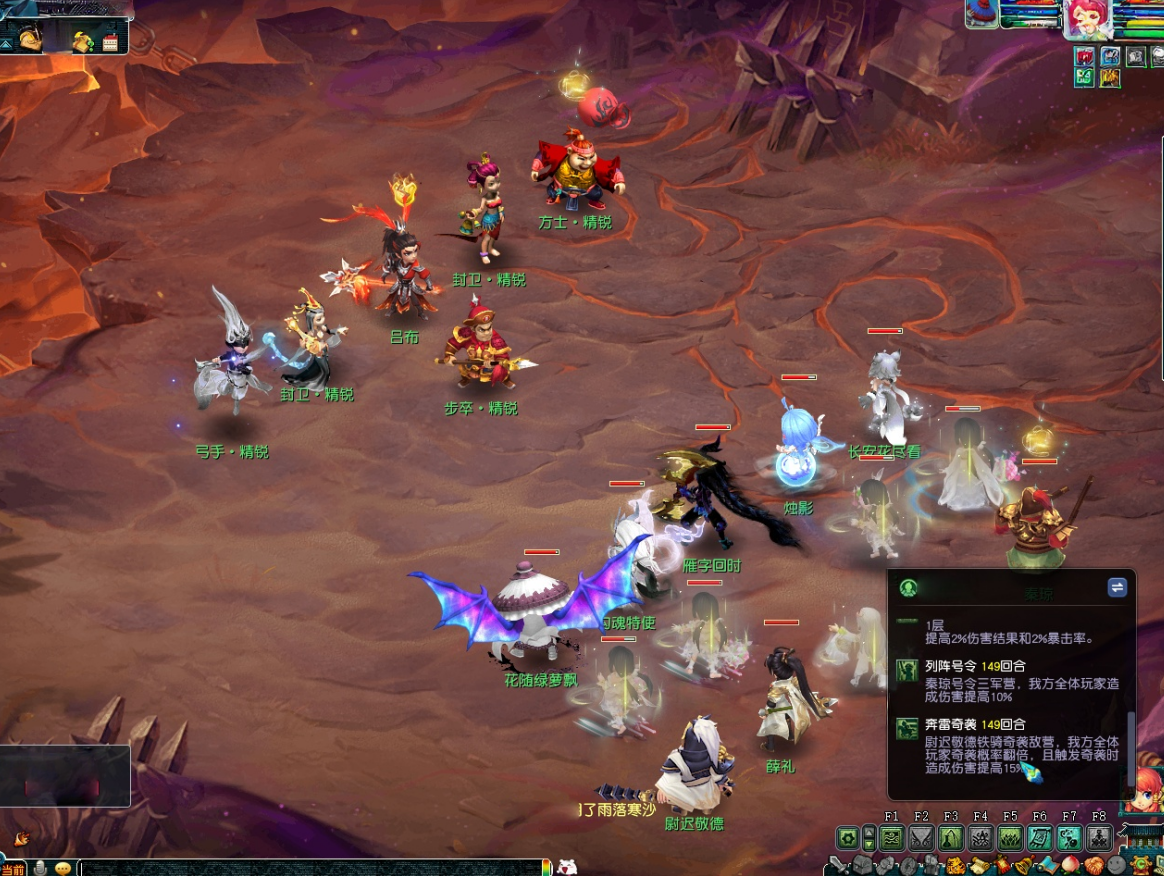
Task: Click the green gear button beside skill bar
Action: tap(848, 838)
